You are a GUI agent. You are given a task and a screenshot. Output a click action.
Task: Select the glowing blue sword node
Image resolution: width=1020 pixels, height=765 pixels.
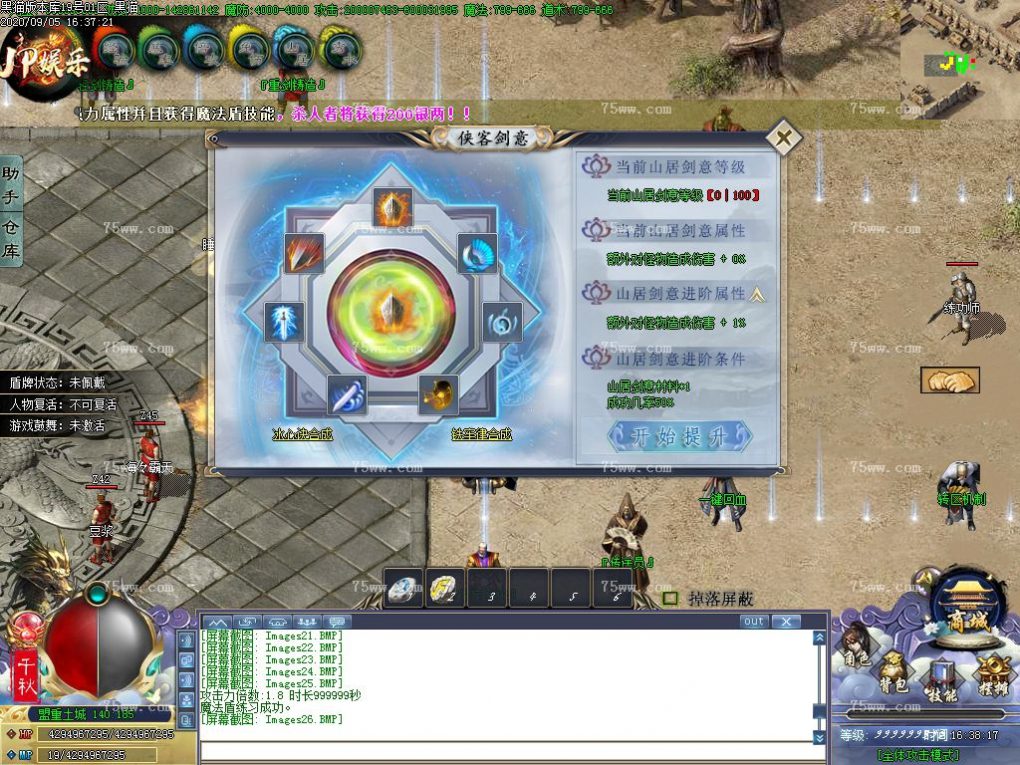[x=284, y=322]
